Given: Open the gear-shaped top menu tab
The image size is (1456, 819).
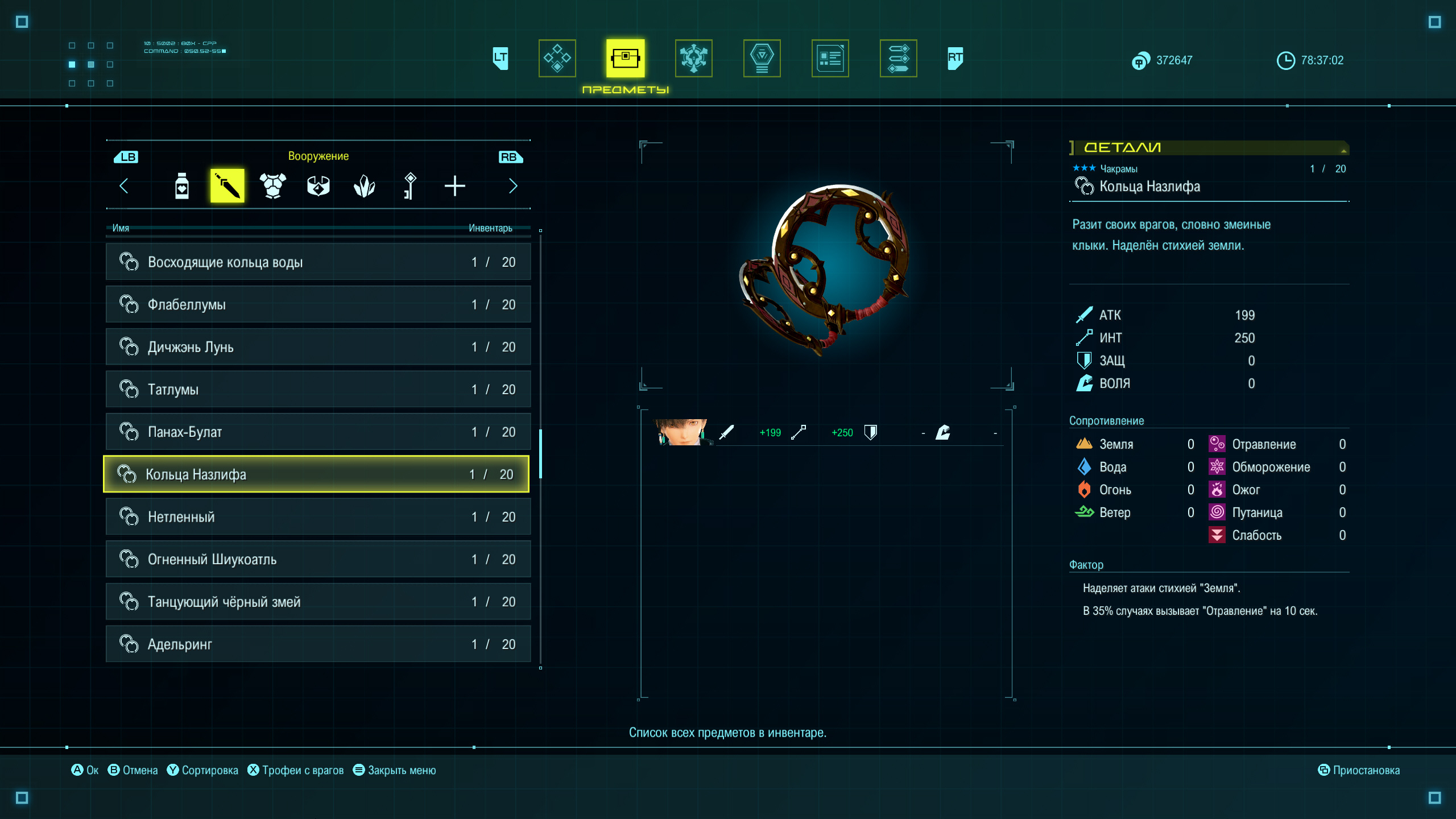Looking at the screenshot, I should 694,58.
